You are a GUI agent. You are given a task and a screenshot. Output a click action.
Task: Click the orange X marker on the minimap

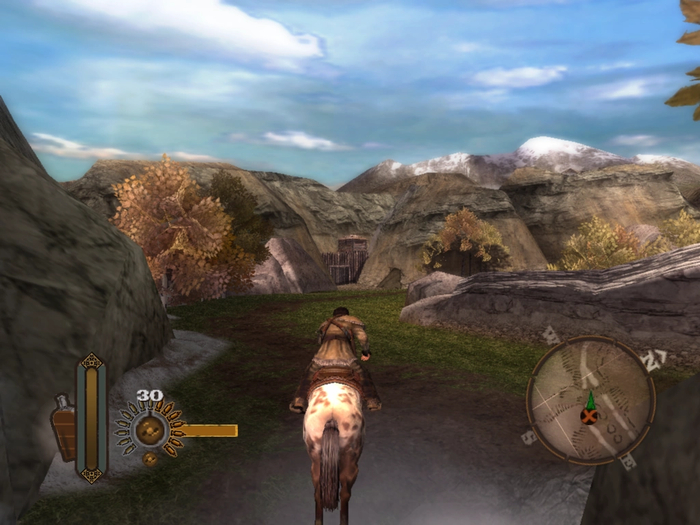tap(590, 414)
